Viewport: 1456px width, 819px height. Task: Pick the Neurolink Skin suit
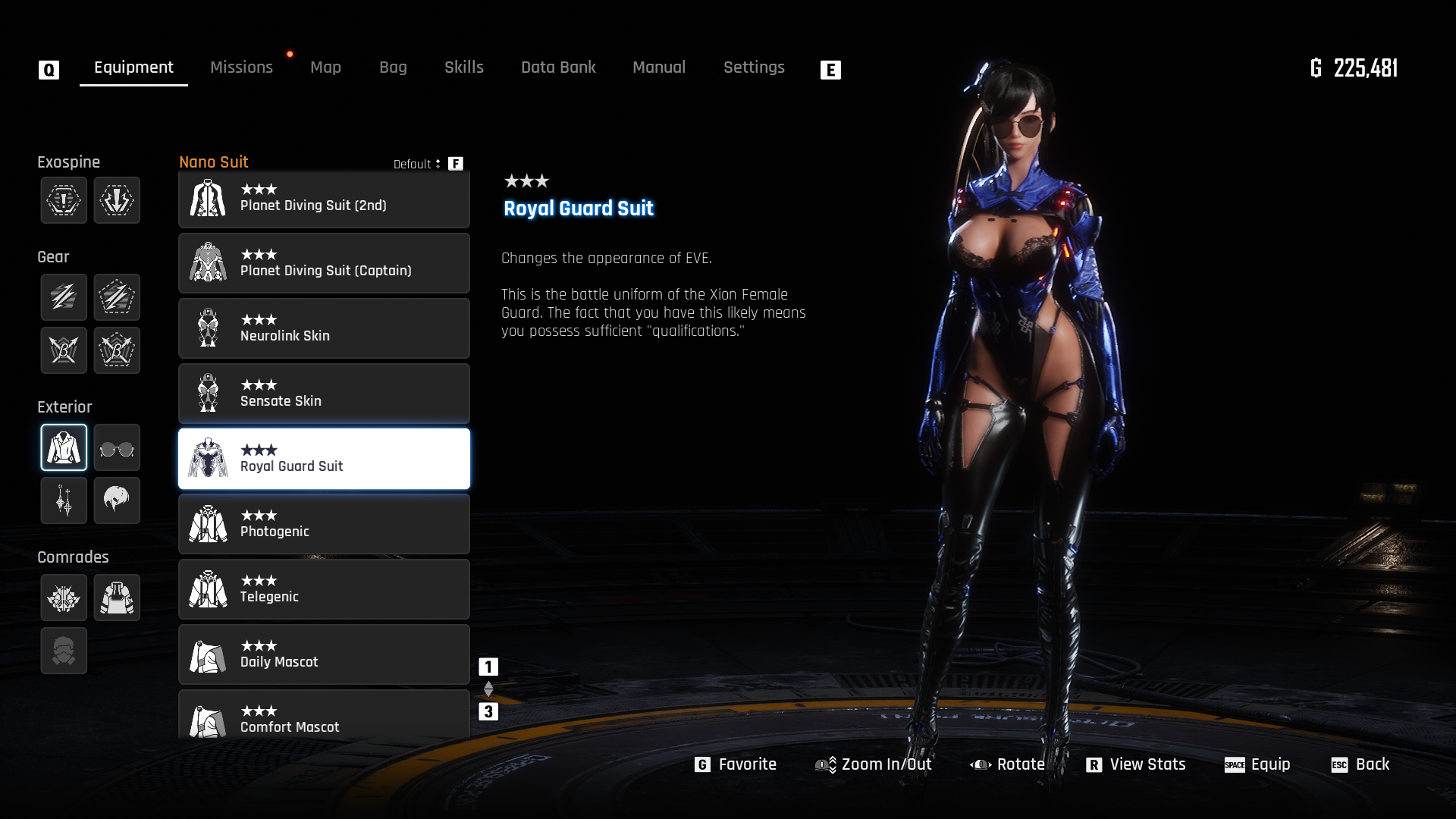point(324,328)
